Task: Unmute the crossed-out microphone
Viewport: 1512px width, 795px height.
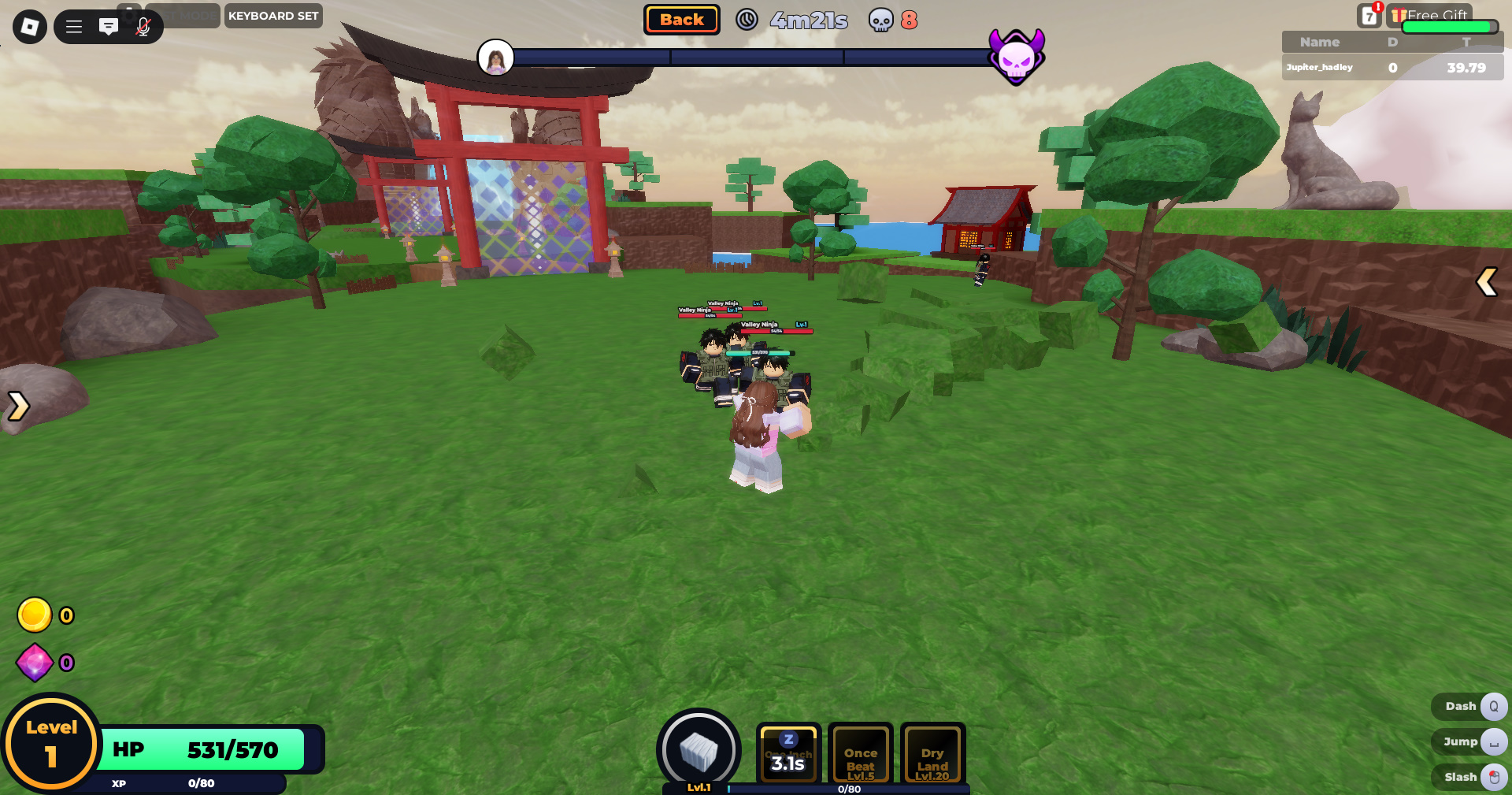Action: [143, 27]
